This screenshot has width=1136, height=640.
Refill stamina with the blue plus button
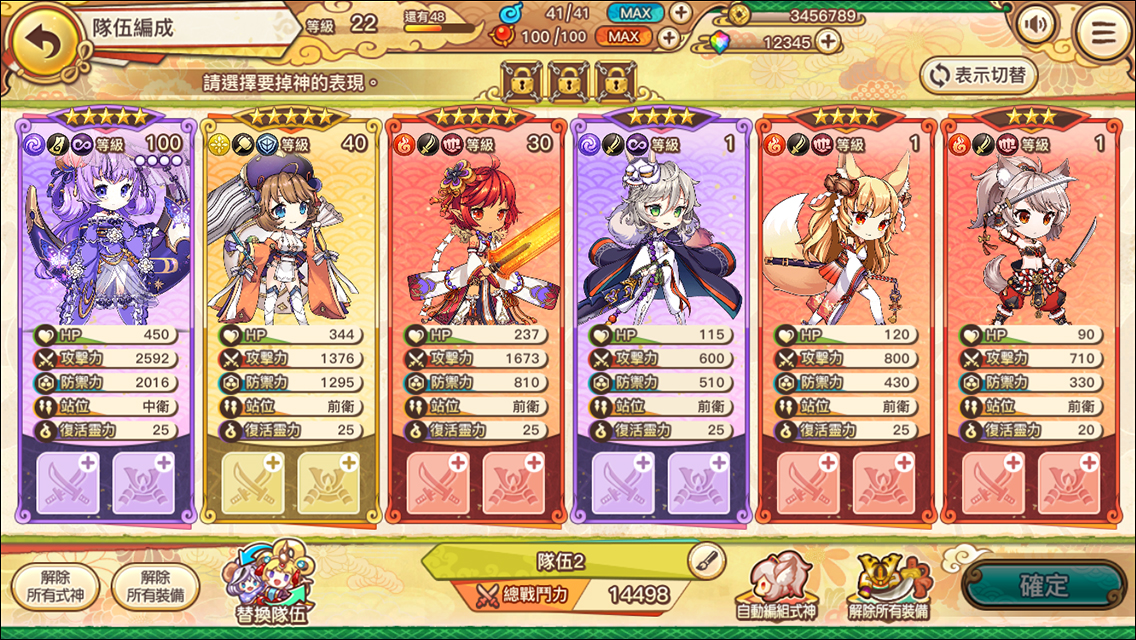[x=680, y=13]
